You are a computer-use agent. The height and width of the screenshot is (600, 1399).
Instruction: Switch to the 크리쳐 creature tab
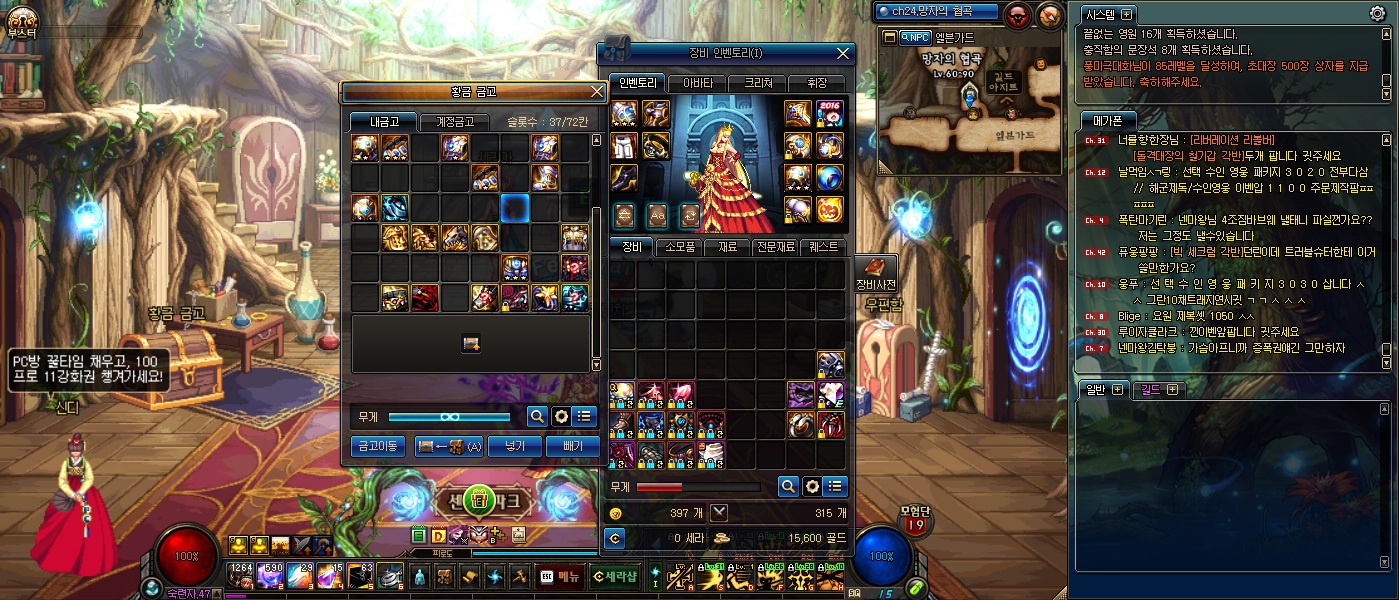756,83
